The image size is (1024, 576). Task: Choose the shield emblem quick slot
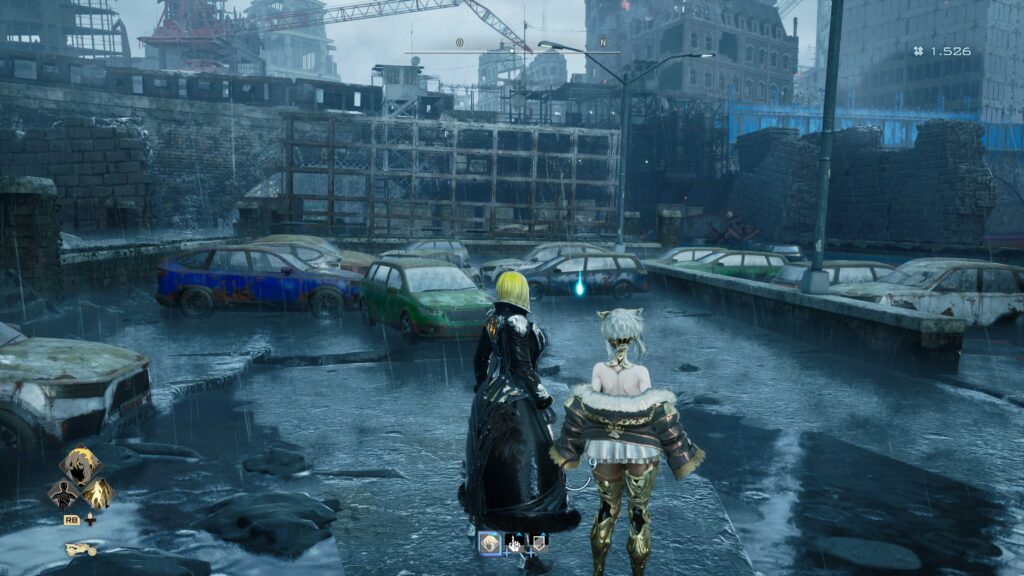pyautogui.click(x=539, y=543)
